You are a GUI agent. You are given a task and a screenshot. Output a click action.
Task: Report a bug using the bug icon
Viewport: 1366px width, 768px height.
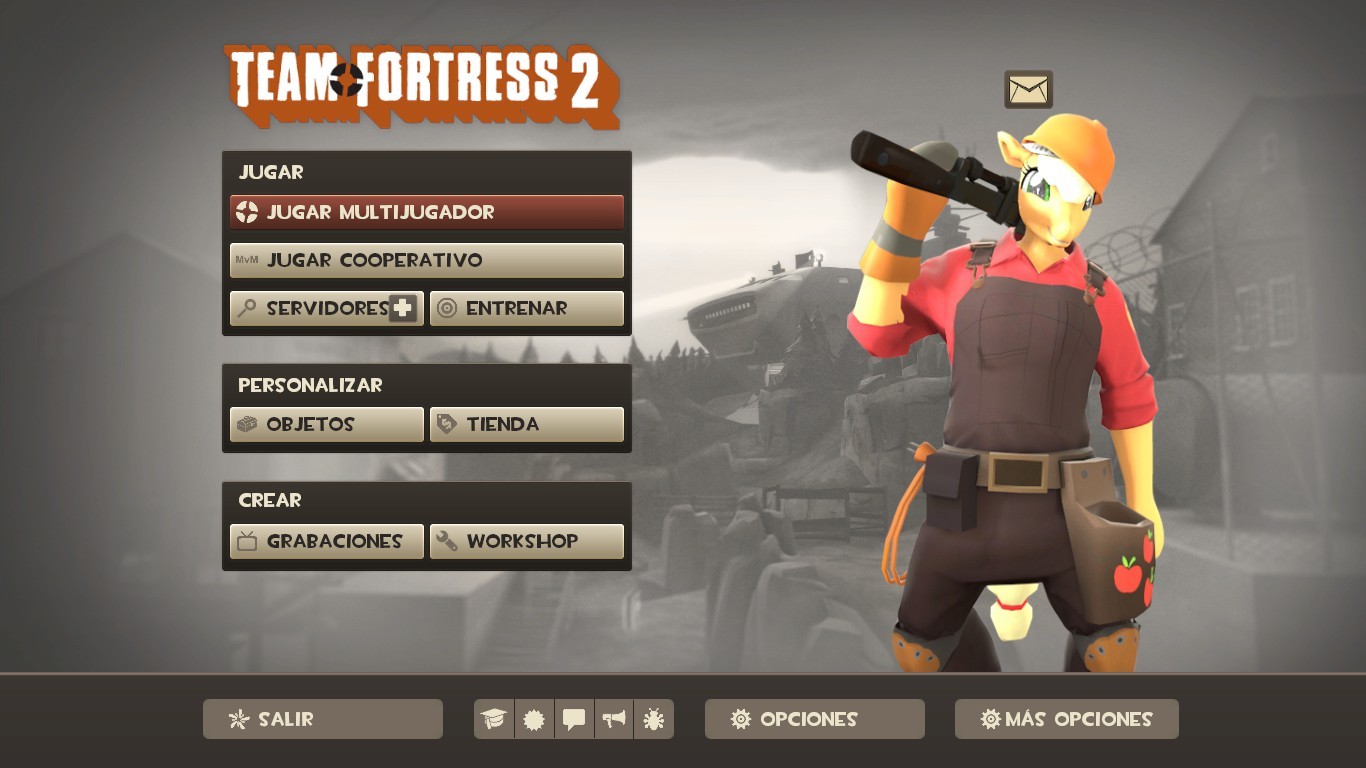point(654,719)
